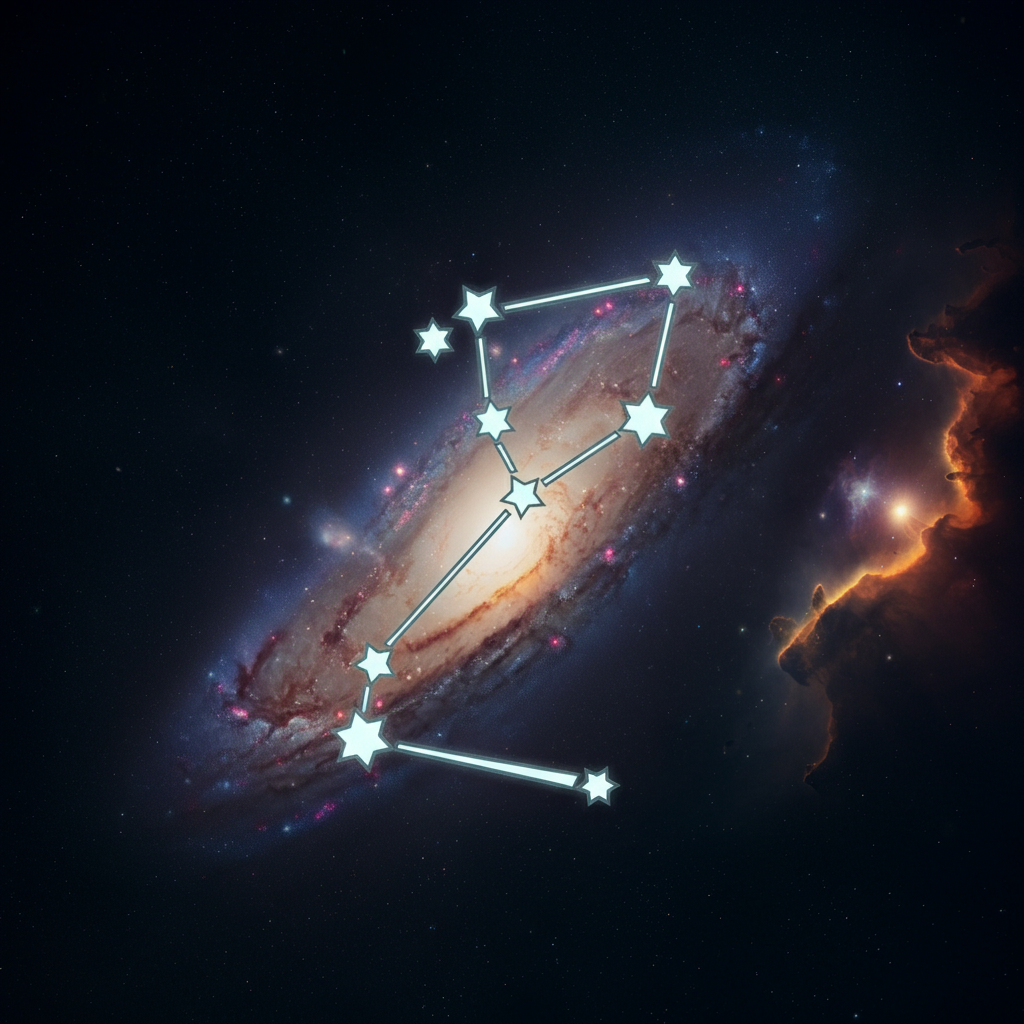1024x1024 pixels.
Task: Select the lone star node without connecting lines
Action: (x=433, y=340)
